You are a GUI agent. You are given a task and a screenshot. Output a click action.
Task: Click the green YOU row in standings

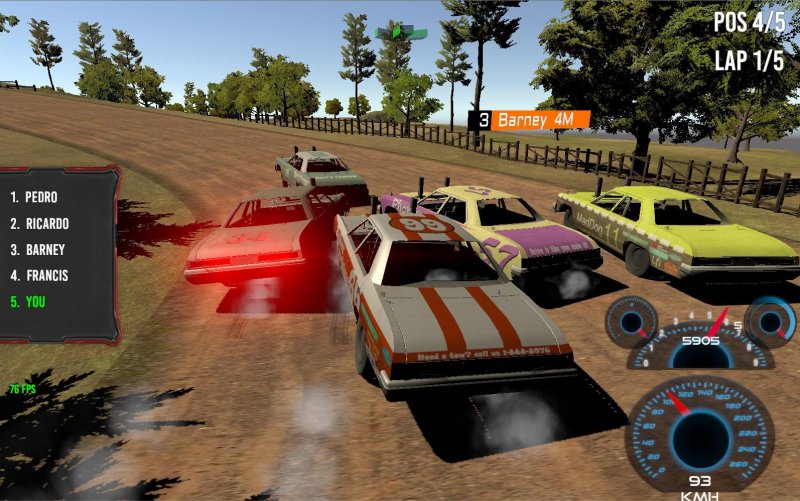(x=28, y=301)
